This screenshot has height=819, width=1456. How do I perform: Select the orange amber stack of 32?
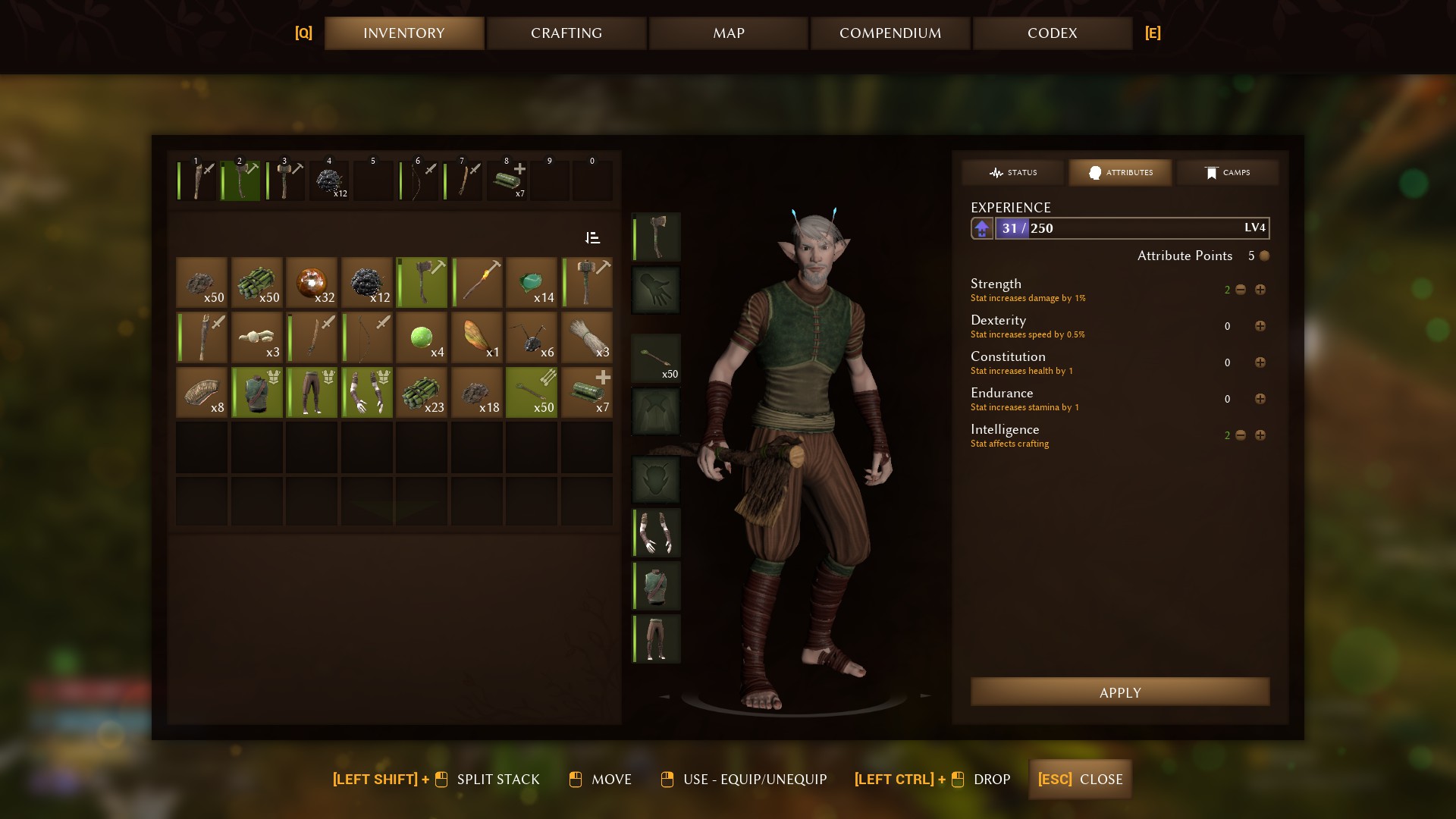click(312, 282)
